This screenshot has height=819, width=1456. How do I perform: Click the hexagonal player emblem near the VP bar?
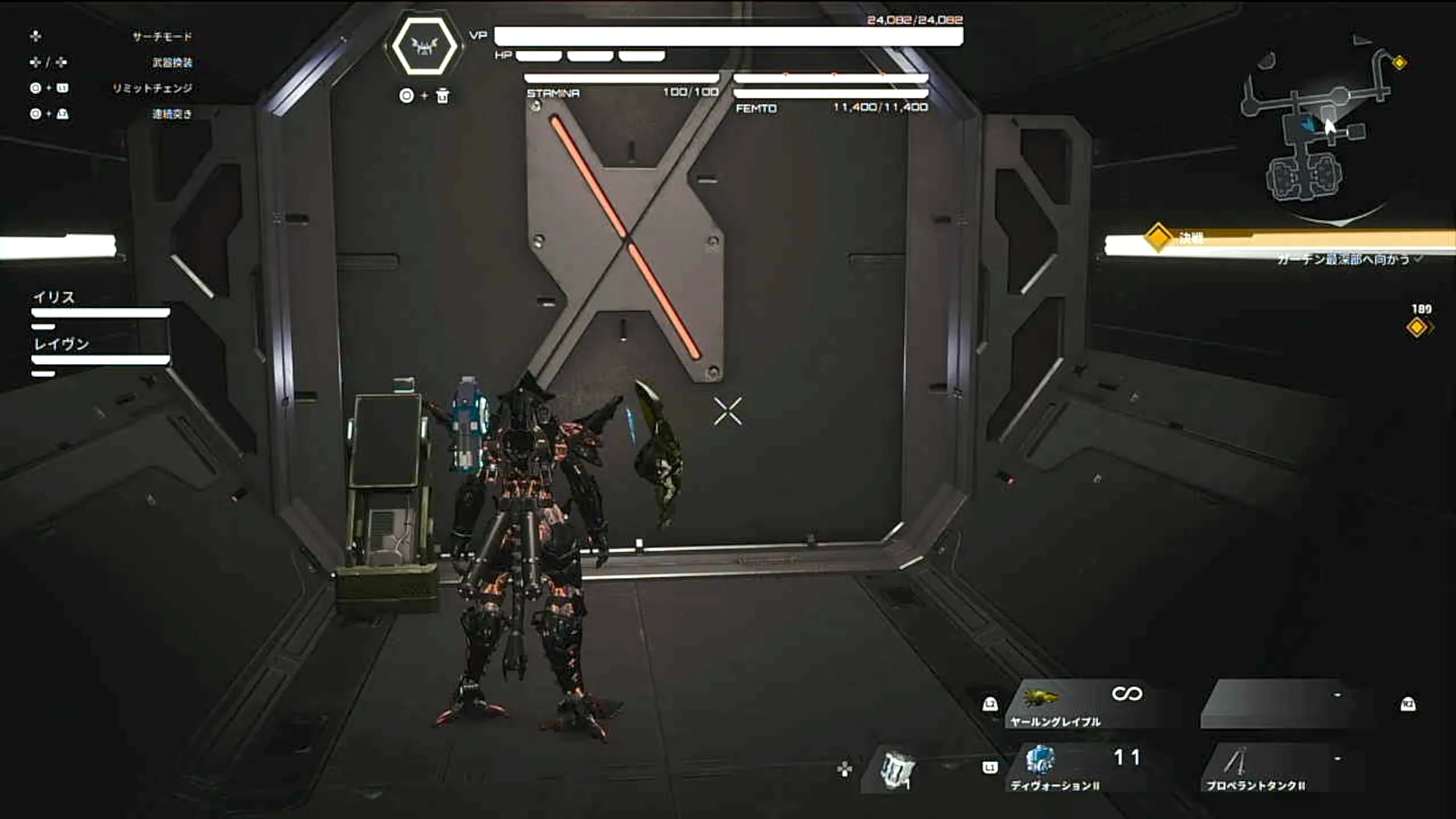425,47
